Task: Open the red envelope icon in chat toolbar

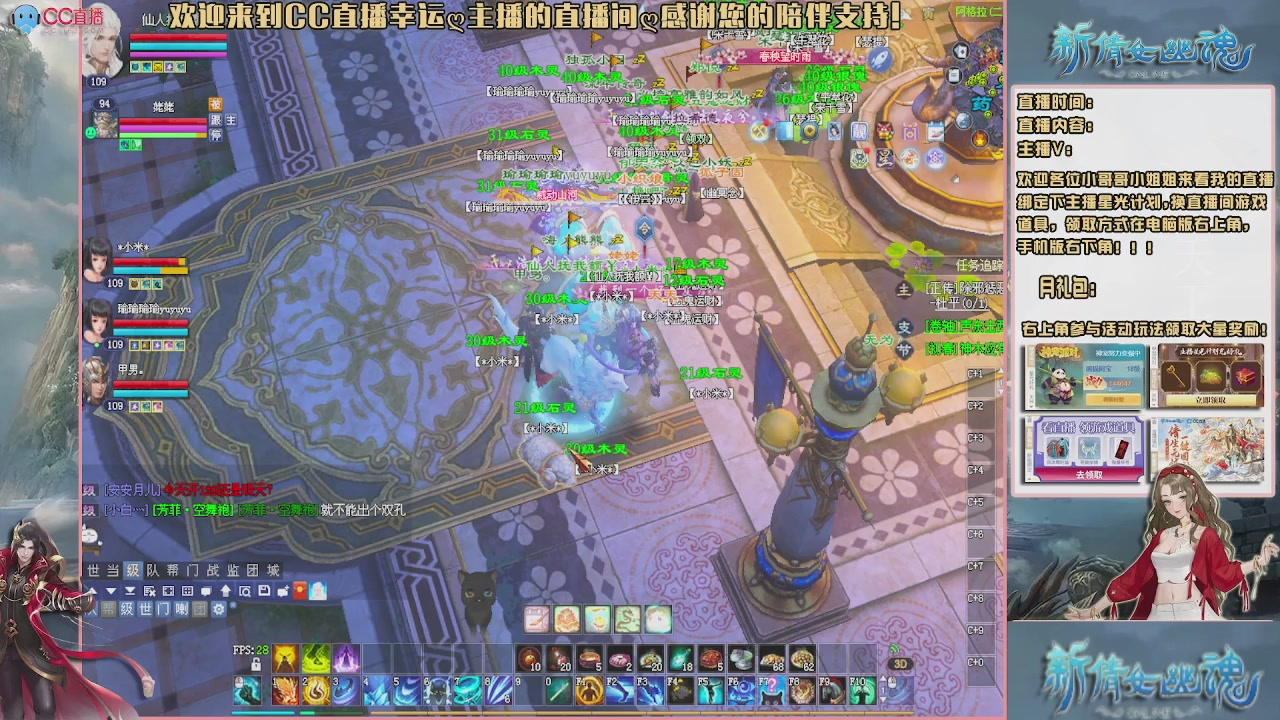Action: 299,591
